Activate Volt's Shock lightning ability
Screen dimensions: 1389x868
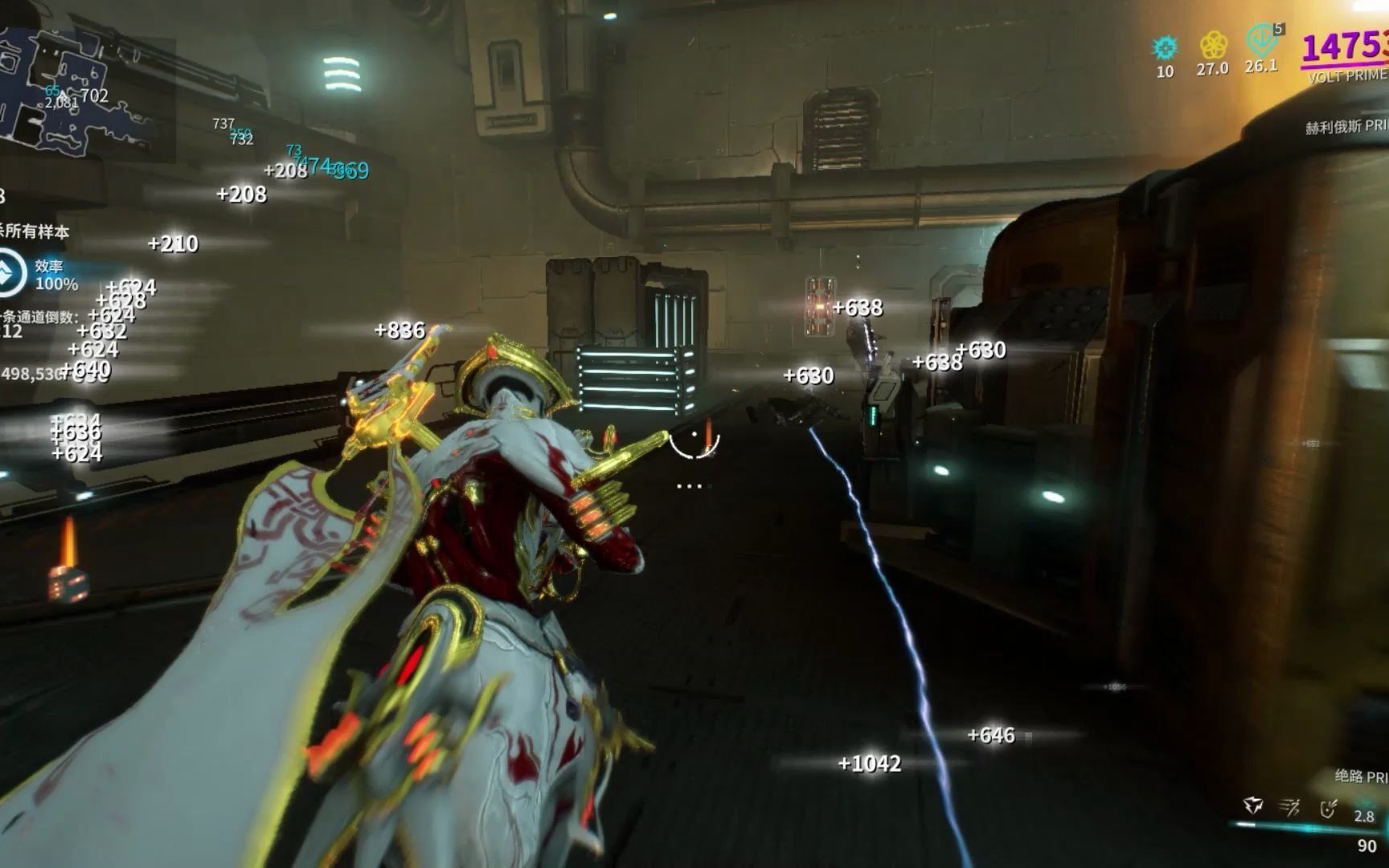1252,805
